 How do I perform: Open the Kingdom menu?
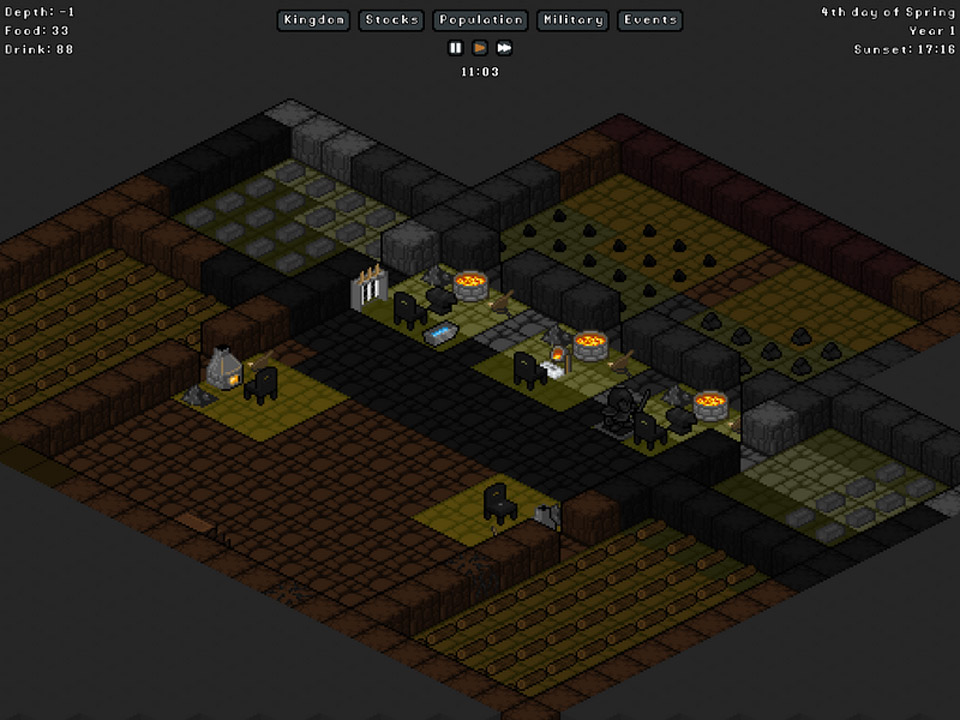314,20
